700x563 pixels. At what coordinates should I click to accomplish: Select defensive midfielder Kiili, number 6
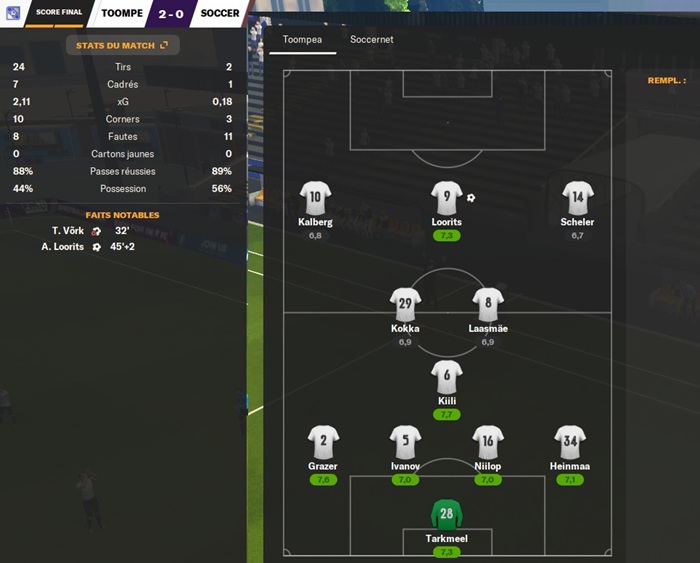click(x=446, y=377)
